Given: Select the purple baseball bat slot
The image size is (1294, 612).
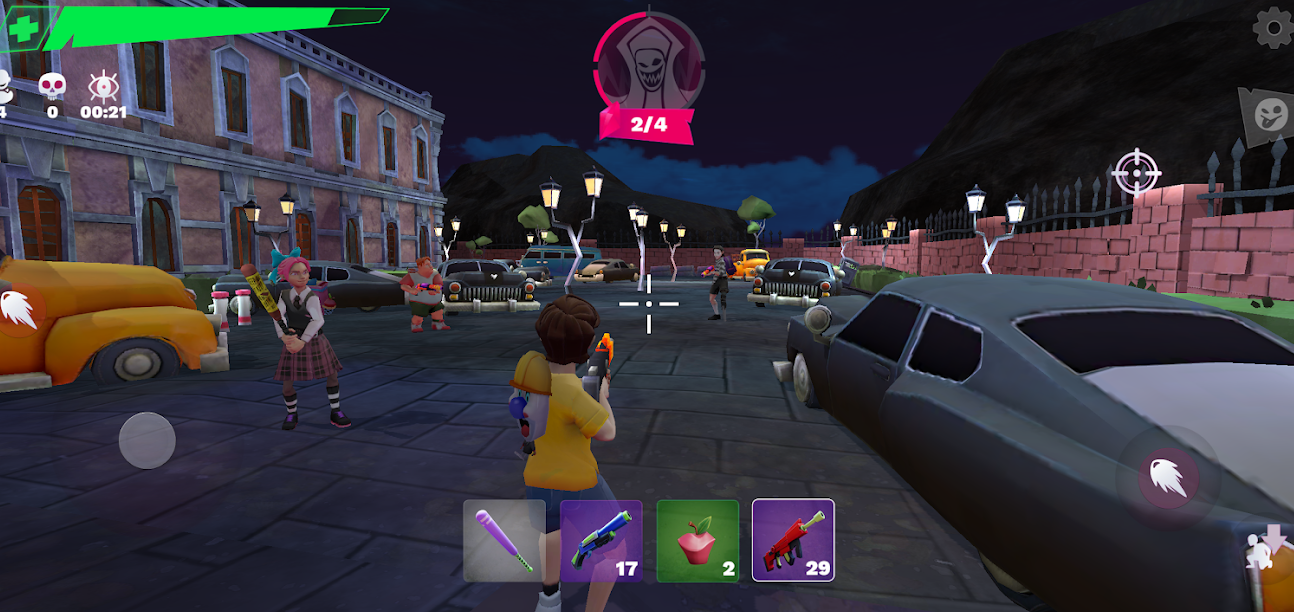Looking at the screenshot, I should 504,540.
